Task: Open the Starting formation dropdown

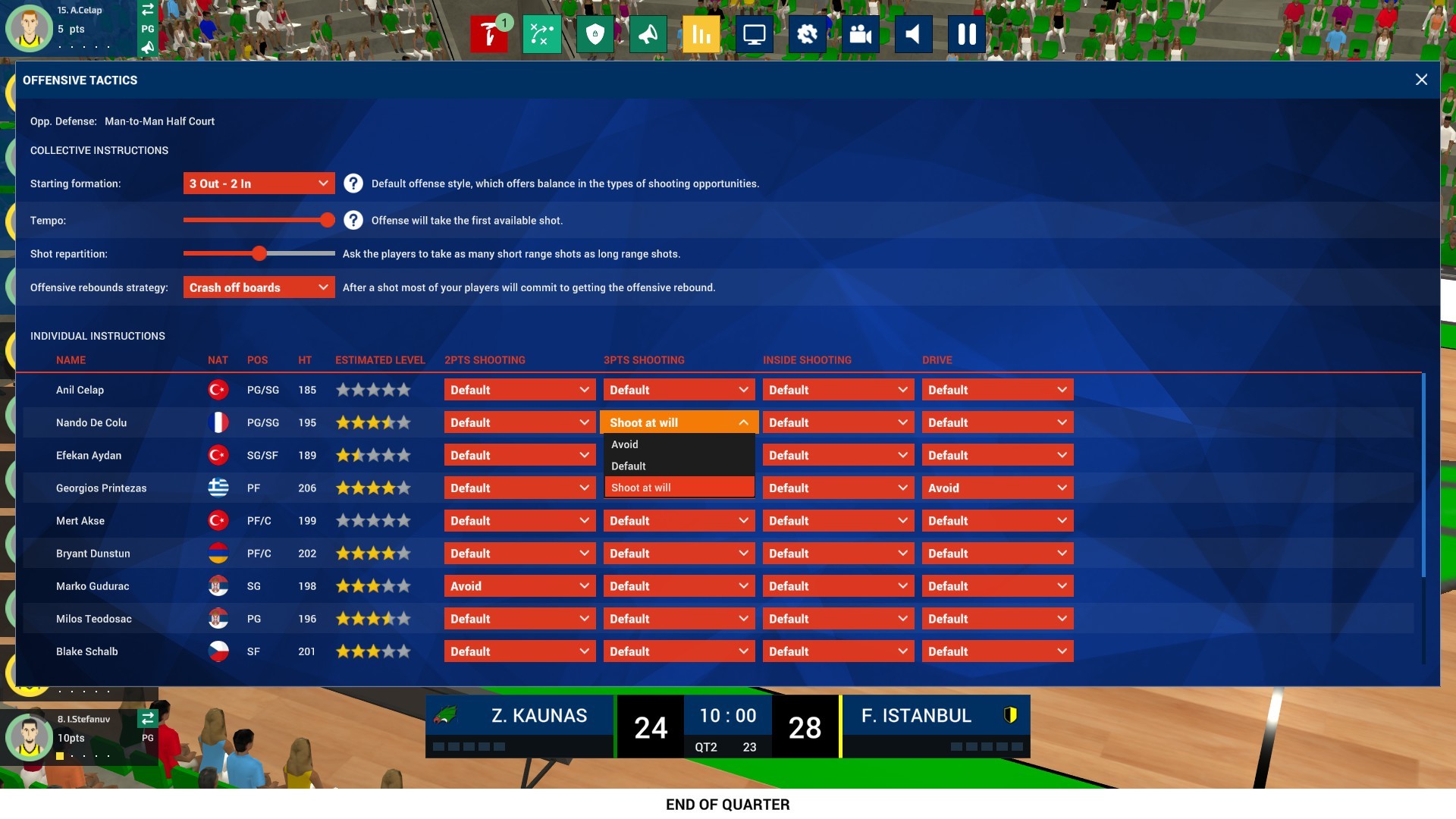Action: pyautogui.click(x=259, y=183)
